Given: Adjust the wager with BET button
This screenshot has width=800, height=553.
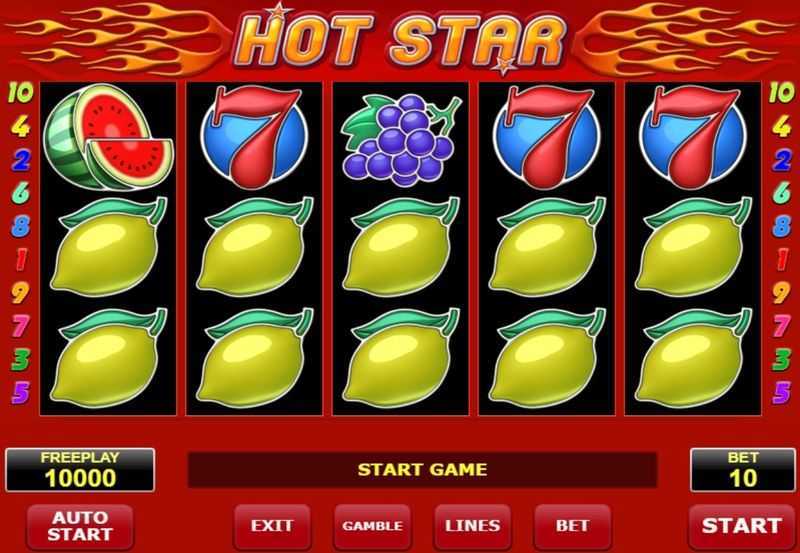Looking at the screenshot, I should coord(572,525).
